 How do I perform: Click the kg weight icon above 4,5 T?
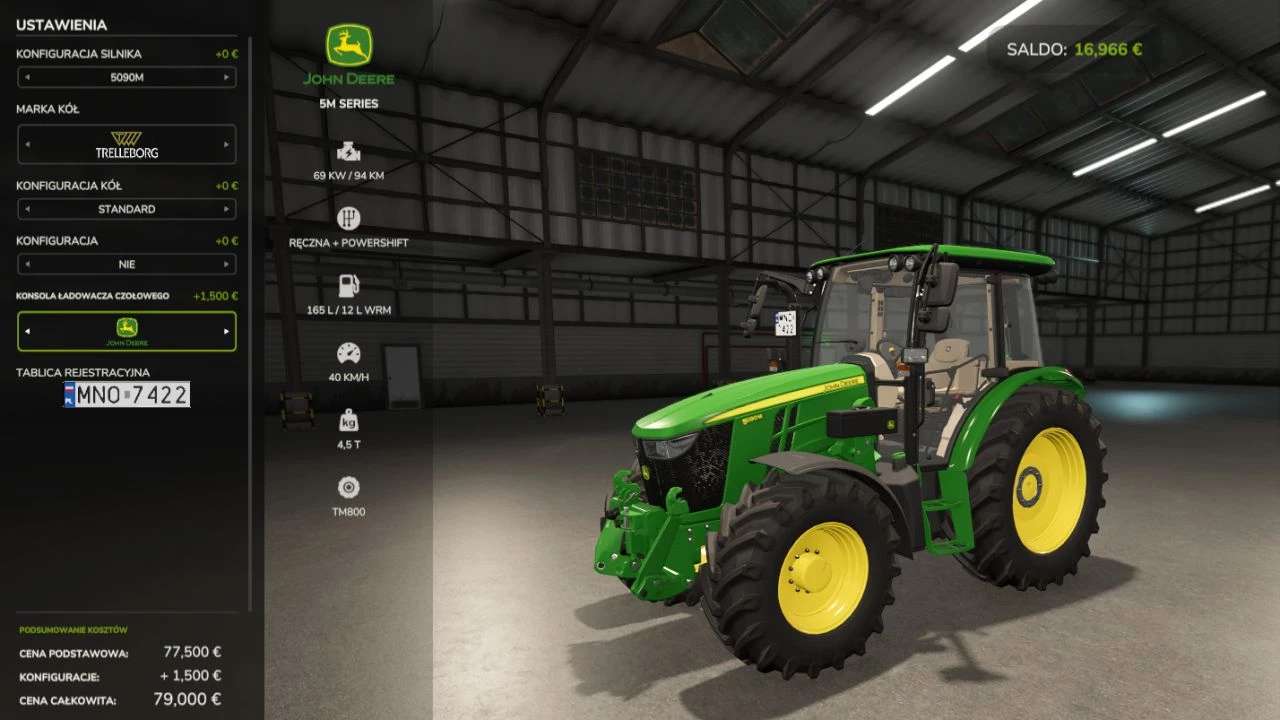pyautogui.click(x=348, y=420)
